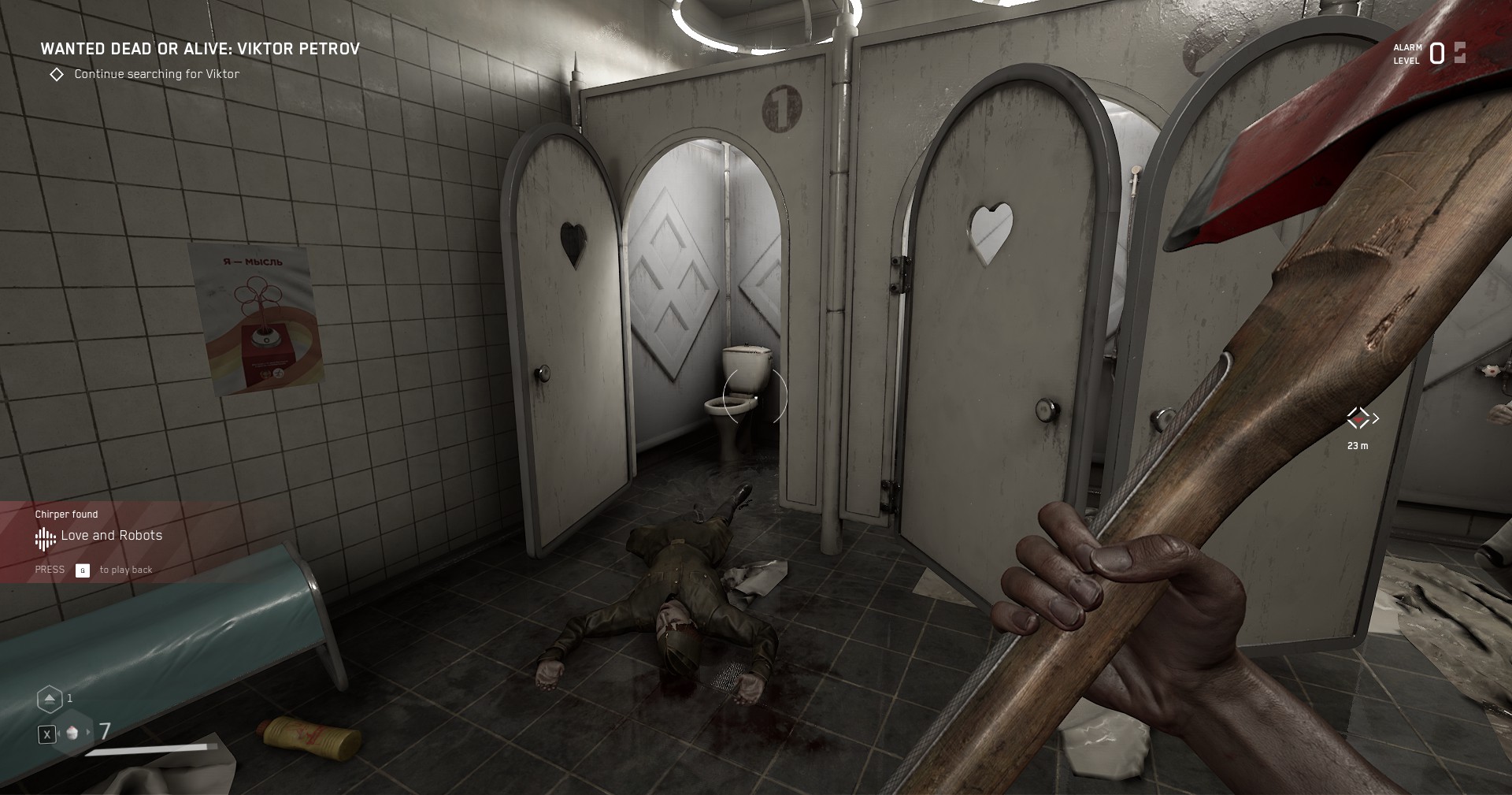Open the Love and Robots chirper notification
This screenshot has height=795, width=1512.
pos(111,536)
